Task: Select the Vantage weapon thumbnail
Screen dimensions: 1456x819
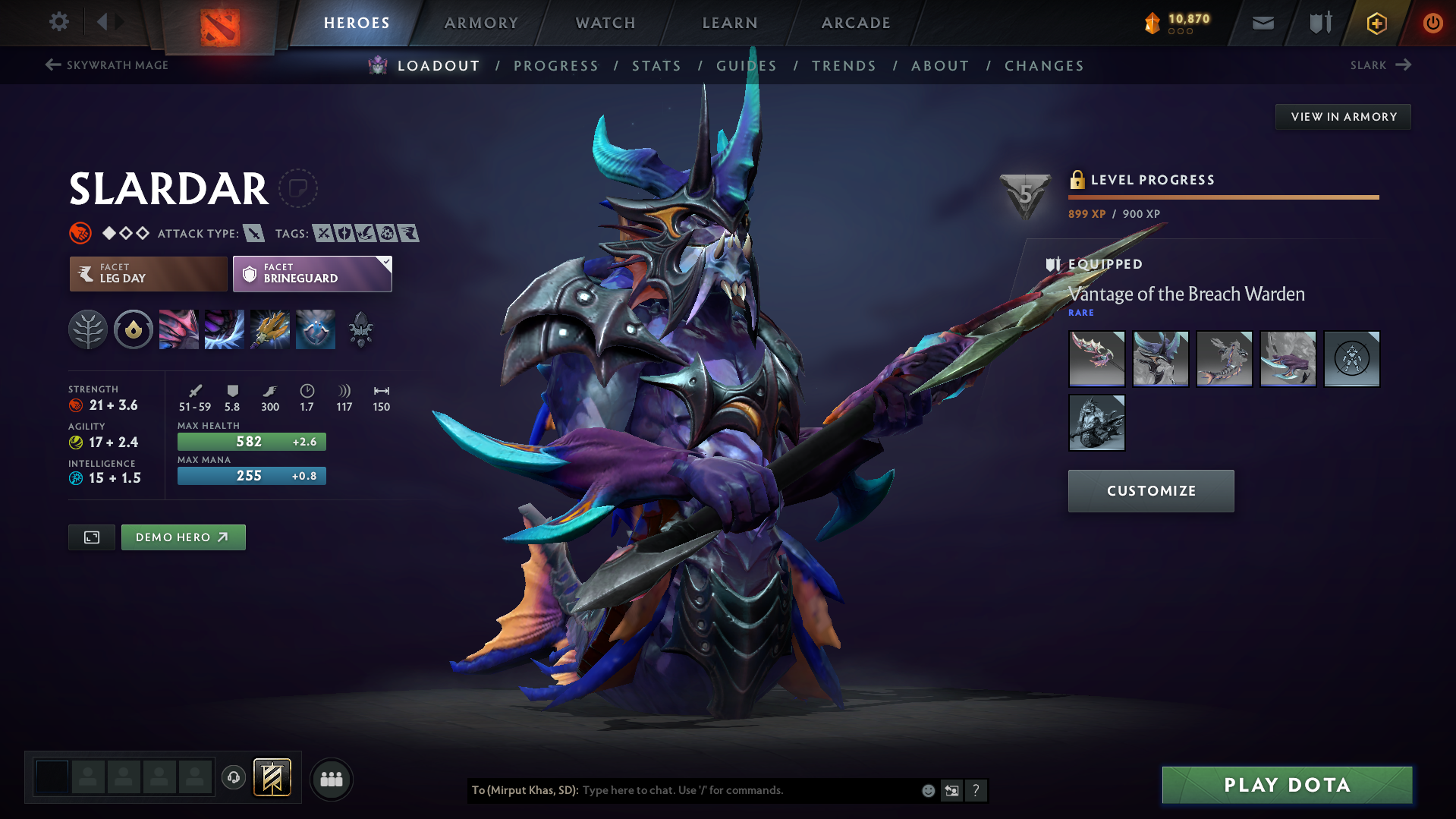Action: click(x=1096, y=358)
